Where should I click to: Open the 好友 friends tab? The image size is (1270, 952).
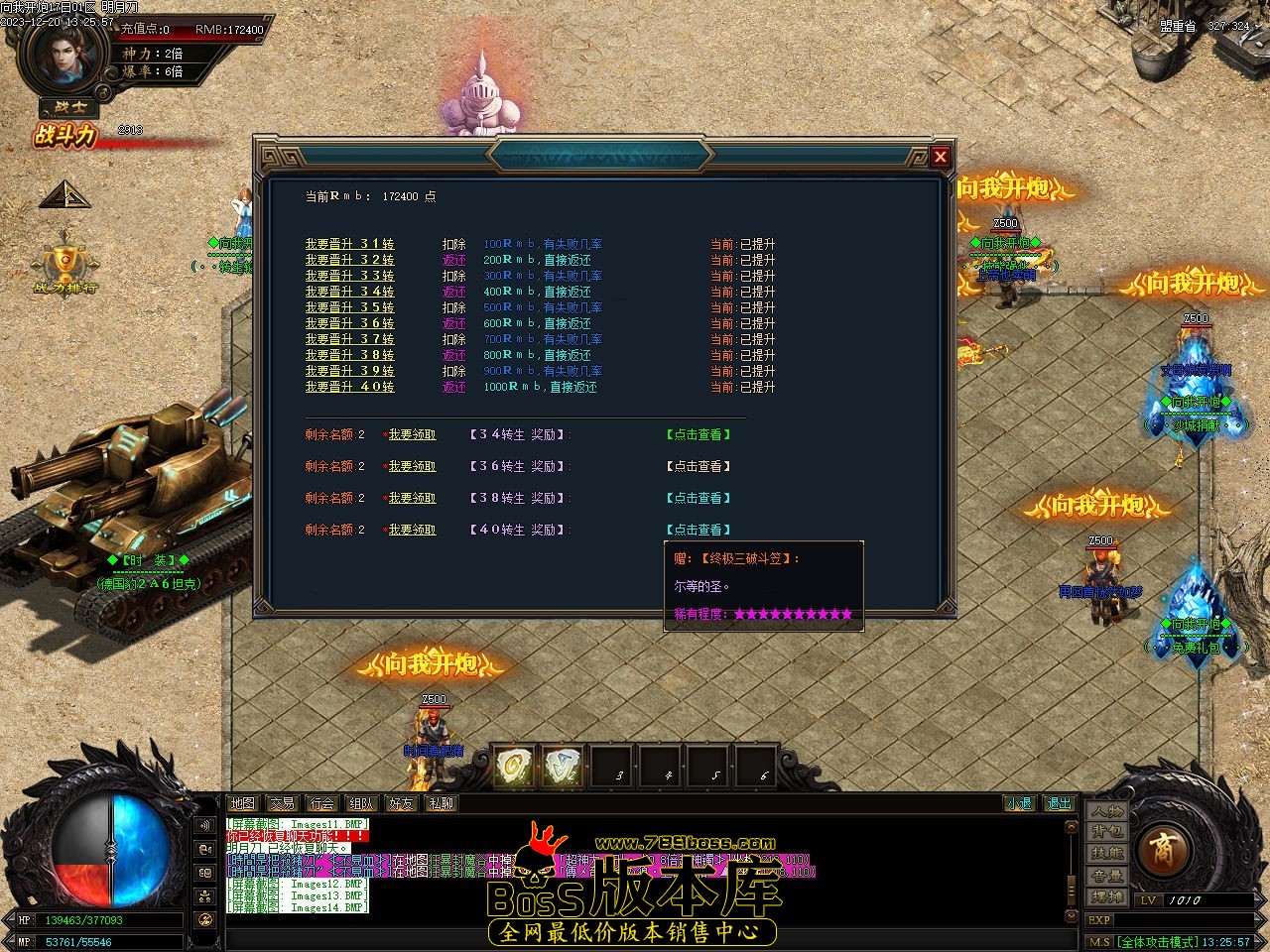[x=401, y=803]
